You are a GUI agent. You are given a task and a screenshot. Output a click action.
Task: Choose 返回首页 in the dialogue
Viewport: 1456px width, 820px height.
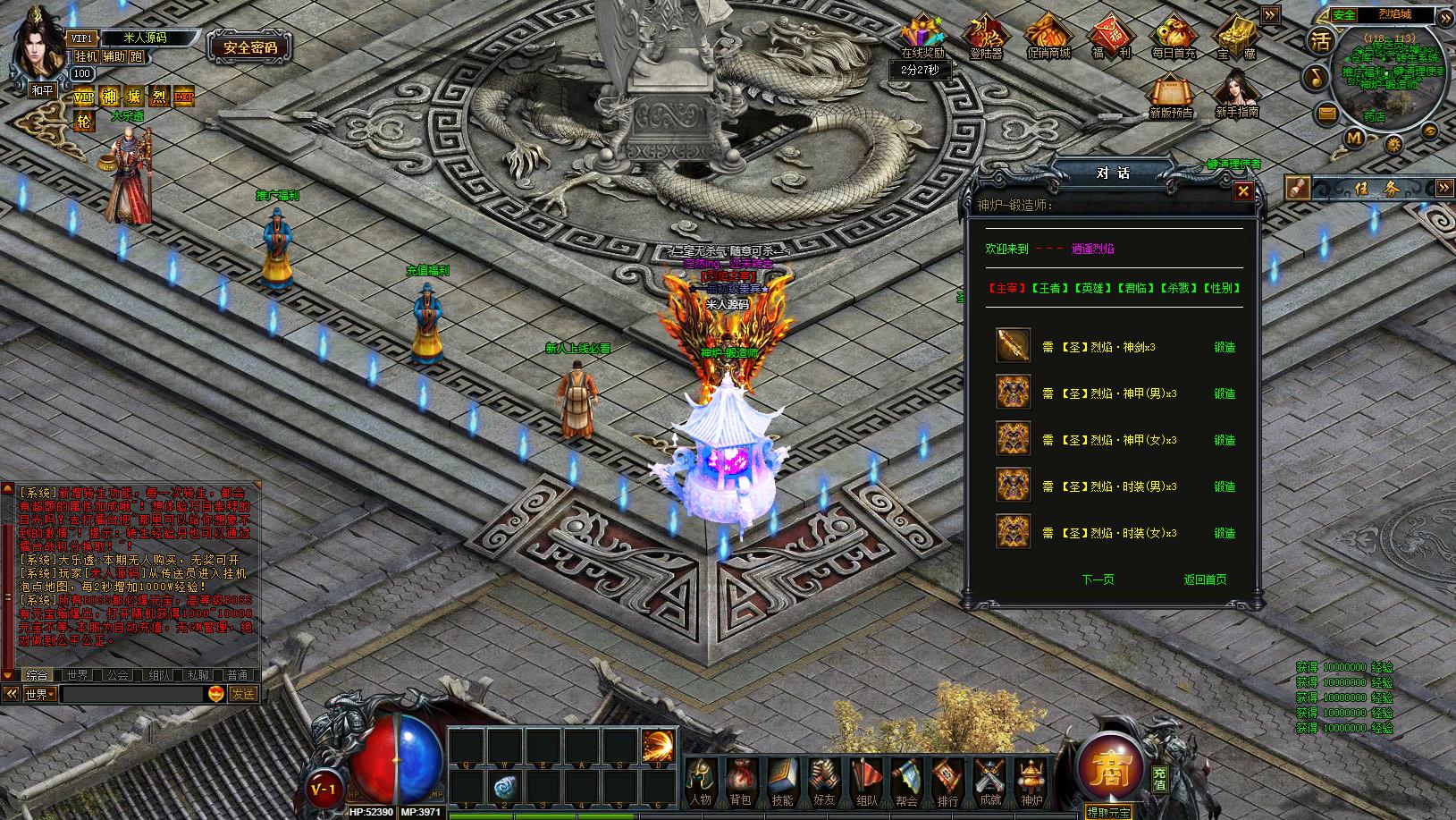[1205, 579]
